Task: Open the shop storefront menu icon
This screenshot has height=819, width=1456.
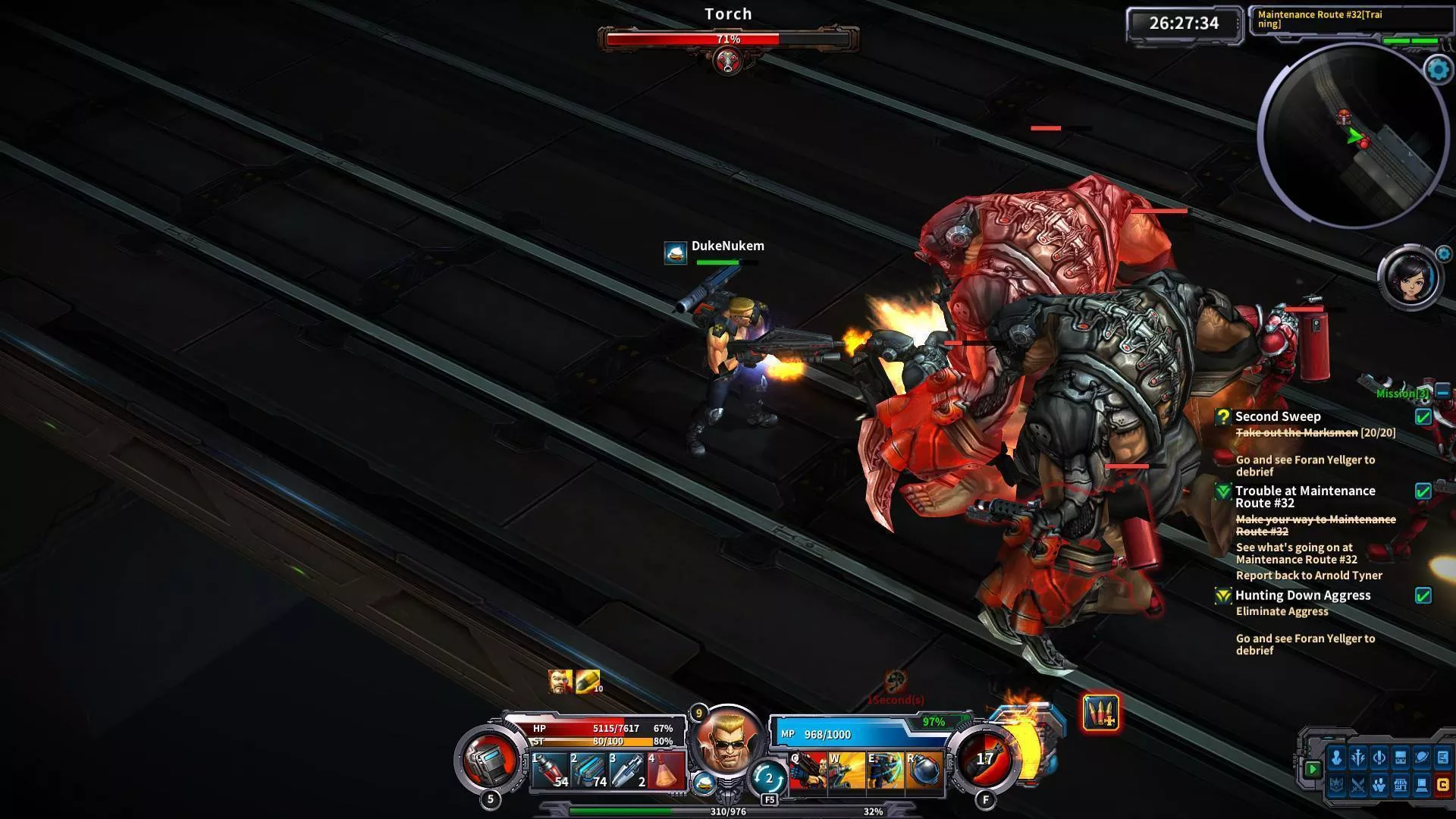Action: point(1400,785)
